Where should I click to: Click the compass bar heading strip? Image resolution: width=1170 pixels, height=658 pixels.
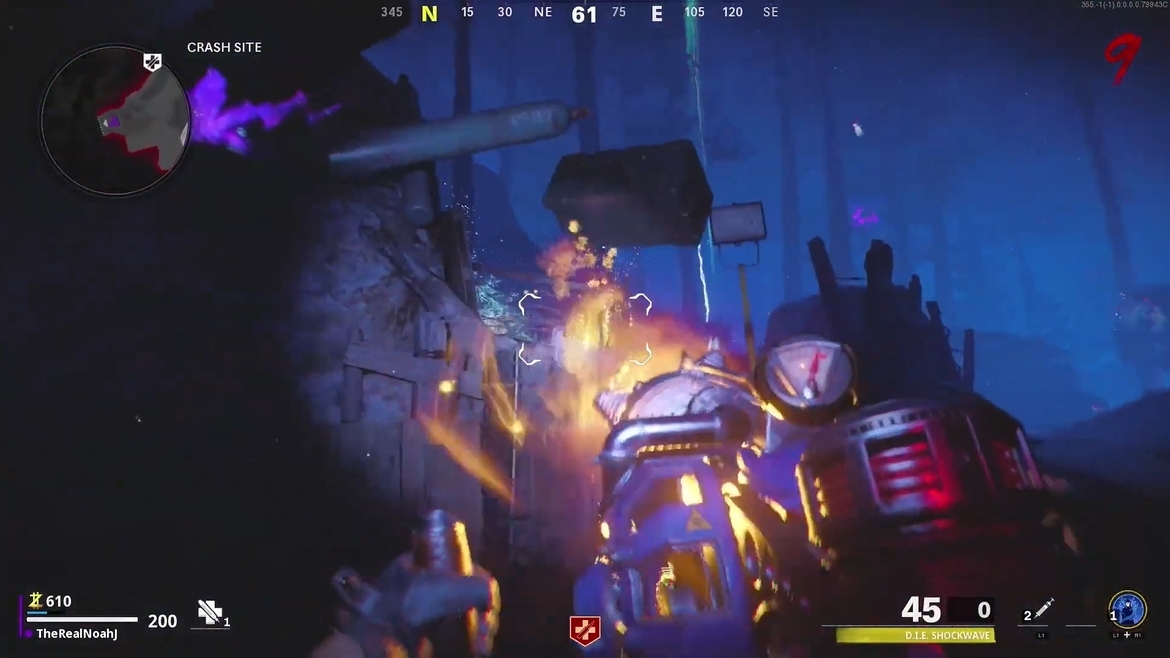pos(580,13)
